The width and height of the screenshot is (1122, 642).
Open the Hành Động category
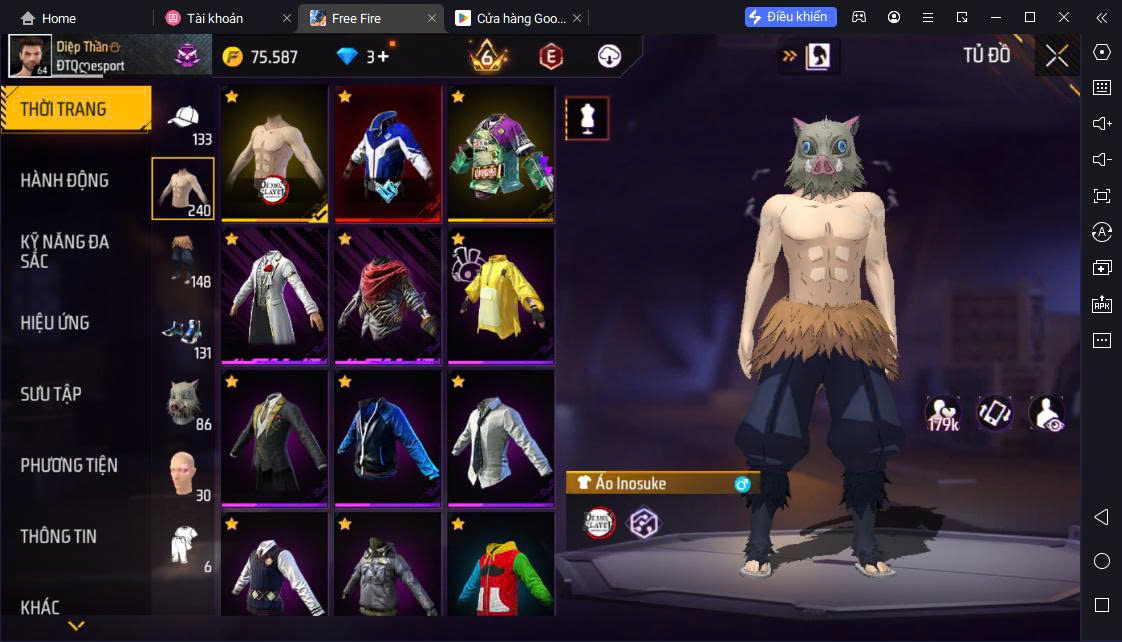pos(65,180)
